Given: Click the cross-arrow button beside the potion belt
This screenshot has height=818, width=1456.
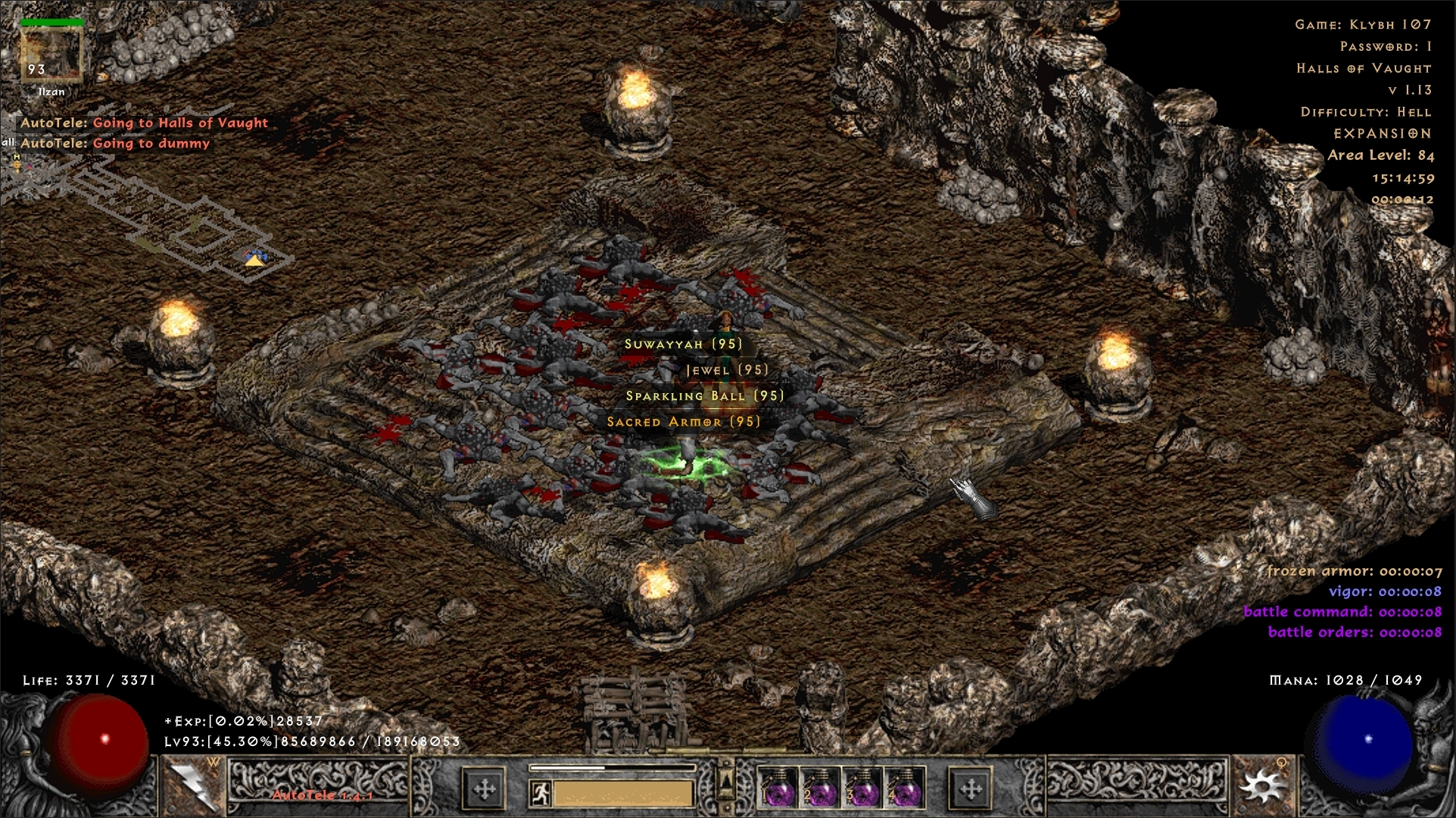Looking at the screenshot, I should (970, 789).
